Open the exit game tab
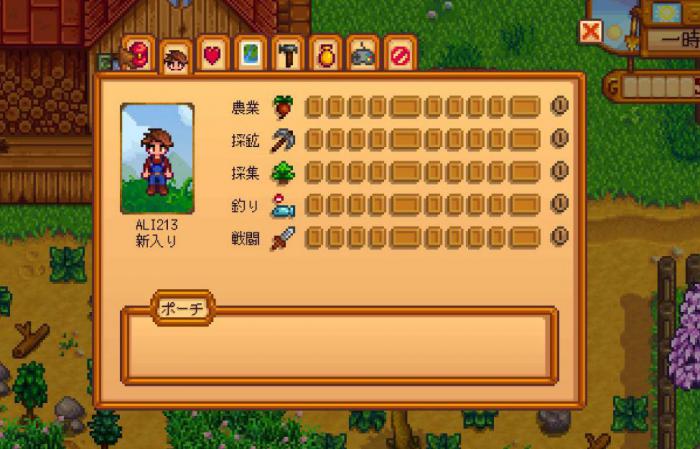The height and width of the screenshot is (449, 700). [399, 55]
